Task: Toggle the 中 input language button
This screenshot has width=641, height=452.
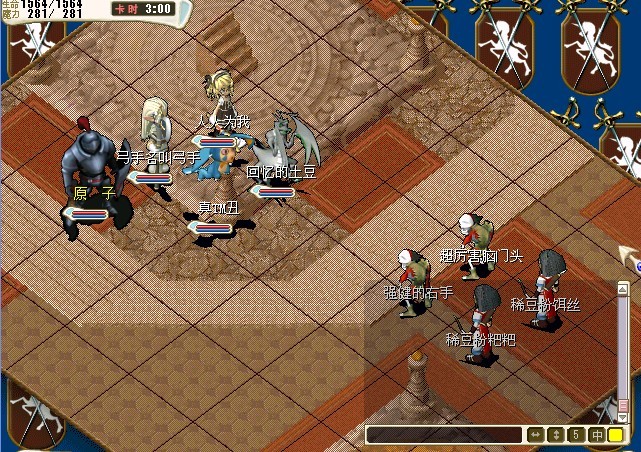Action: coord(597,435)
